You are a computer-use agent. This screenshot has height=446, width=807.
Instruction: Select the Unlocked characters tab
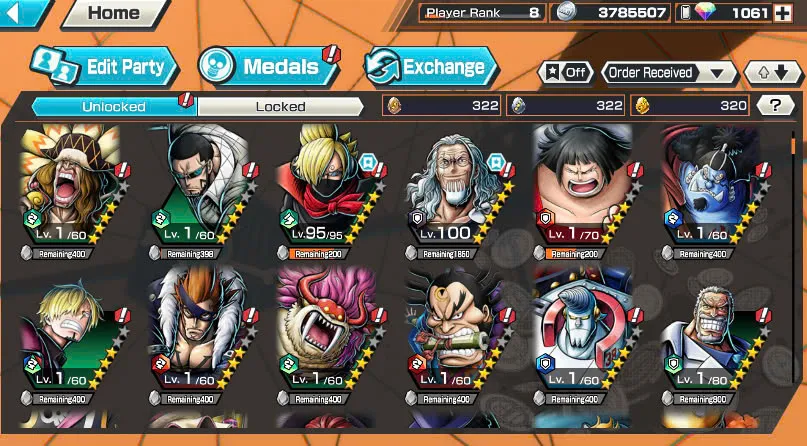pos(114,106)
